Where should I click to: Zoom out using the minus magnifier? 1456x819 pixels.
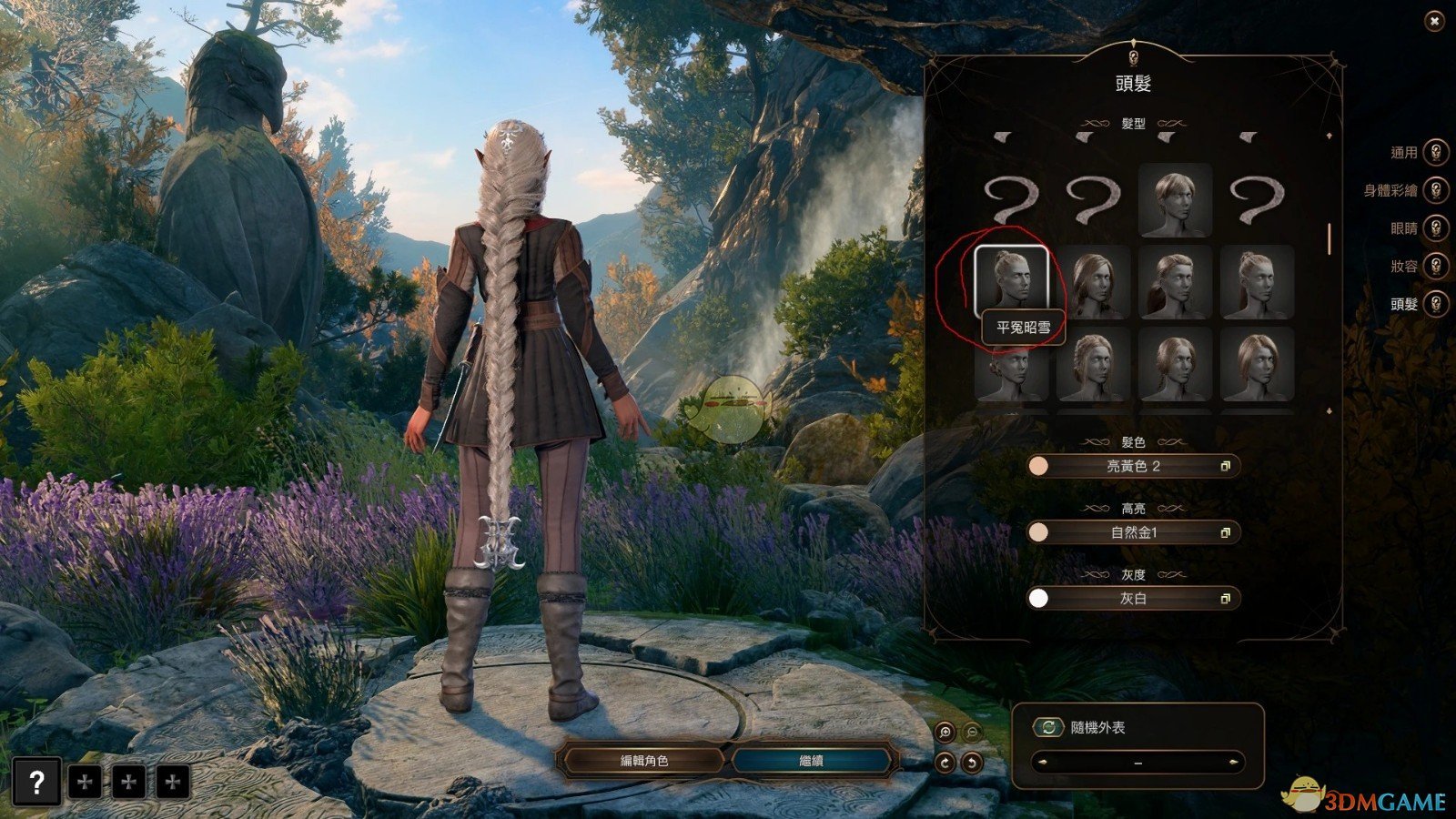[x=973, y=731]
